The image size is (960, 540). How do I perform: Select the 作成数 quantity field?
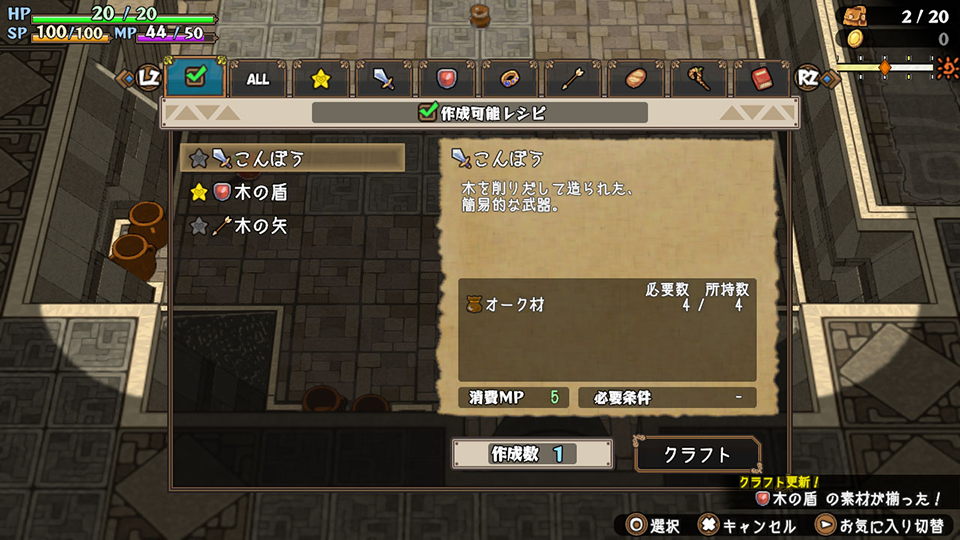tap(532, 454)
